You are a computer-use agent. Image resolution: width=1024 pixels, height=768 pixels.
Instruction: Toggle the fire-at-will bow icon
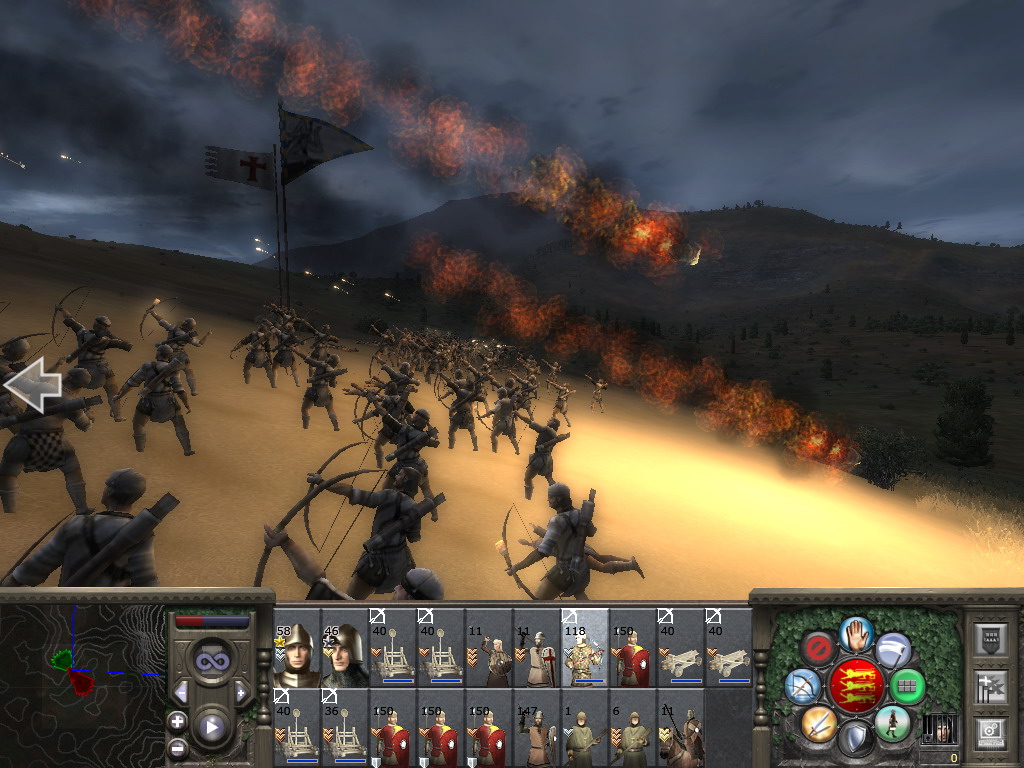(x=803, y=685)
